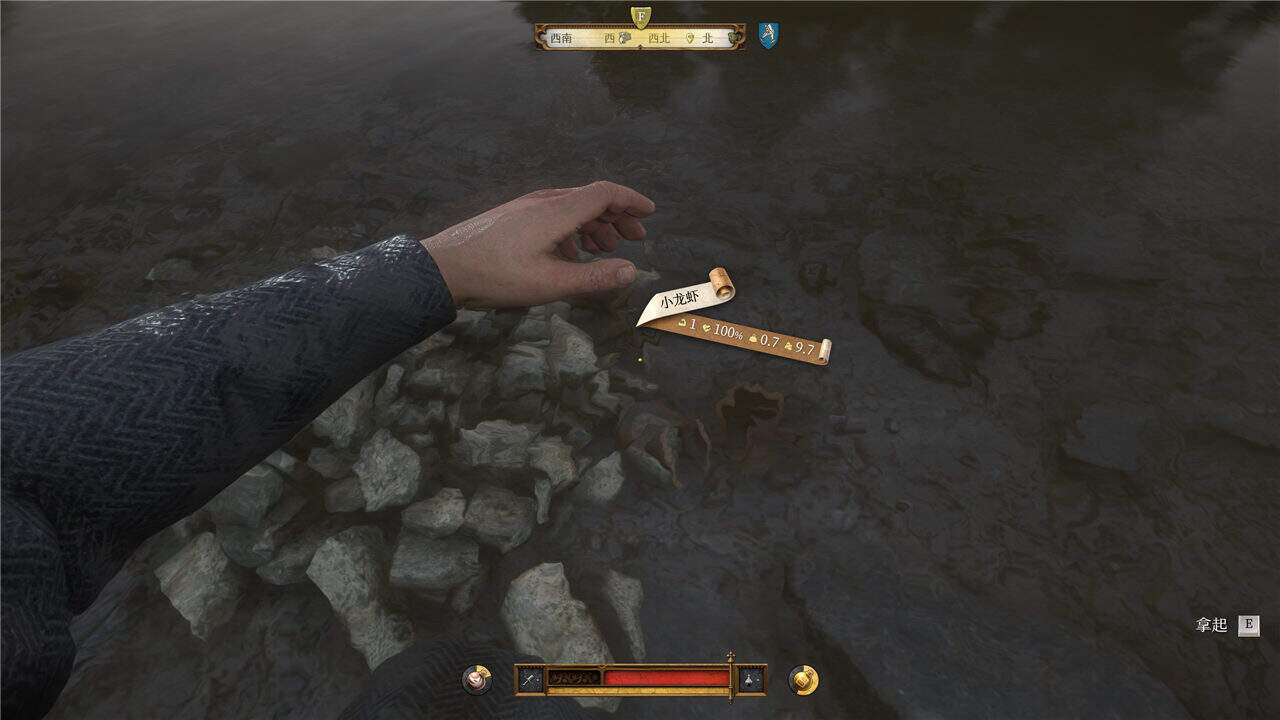Viewport: 1280px width, 720px height.
Task: Click the blue shield leg status icon
Action: coord(768,36)
